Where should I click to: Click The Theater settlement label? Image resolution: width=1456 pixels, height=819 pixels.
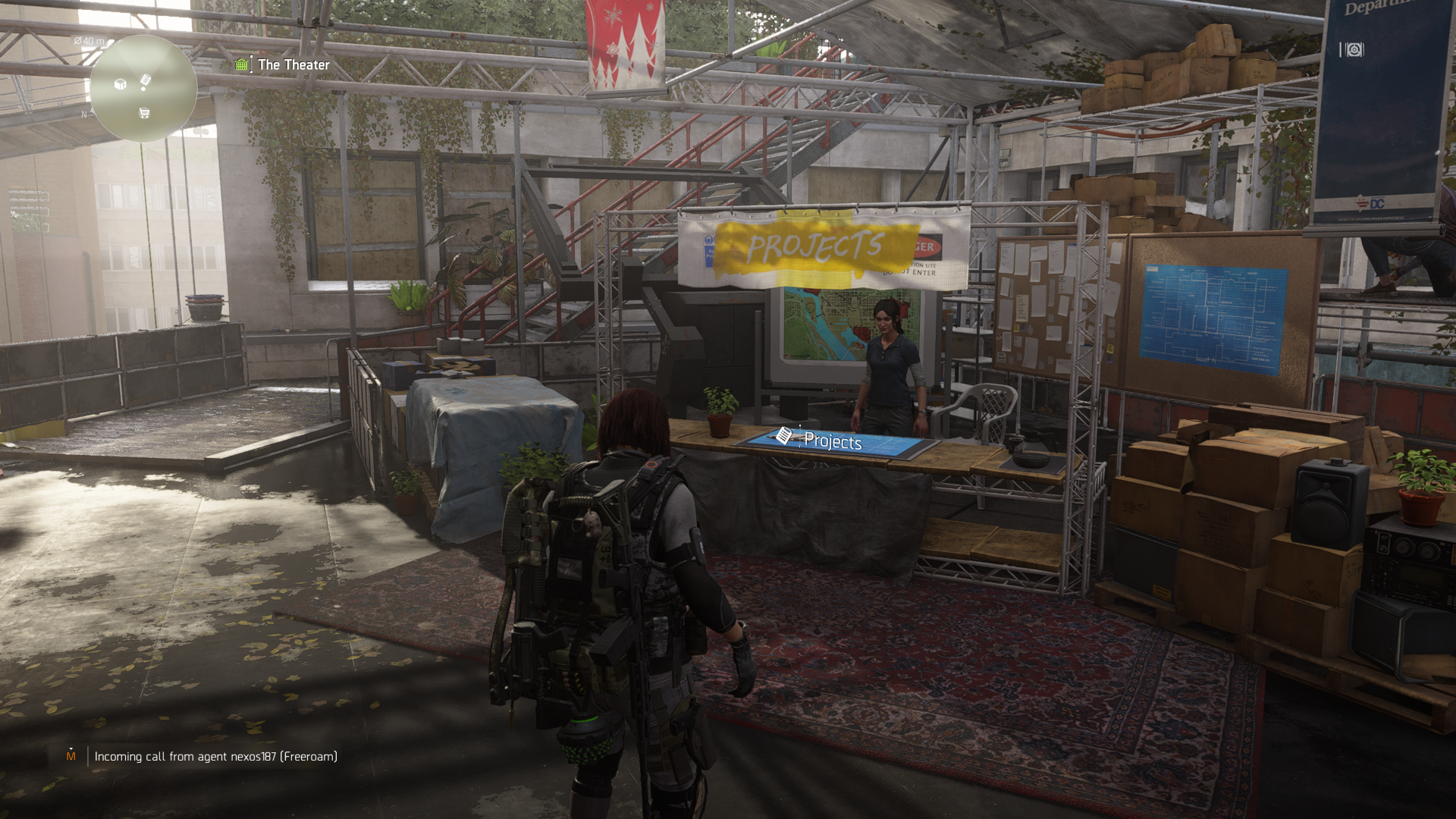[x=293, y=65]
